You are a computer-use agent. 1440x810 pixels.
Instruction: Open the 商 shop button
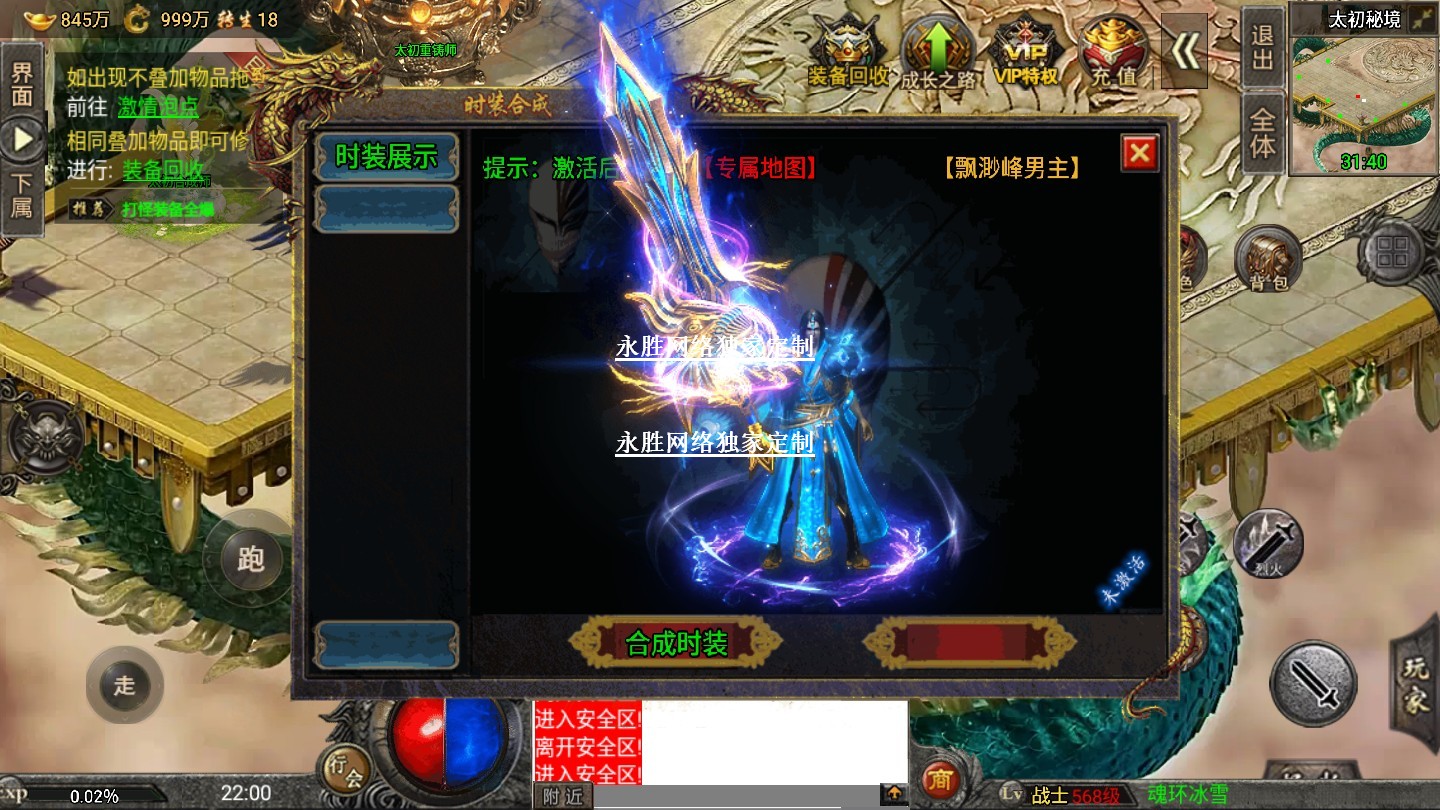(940, 779)
